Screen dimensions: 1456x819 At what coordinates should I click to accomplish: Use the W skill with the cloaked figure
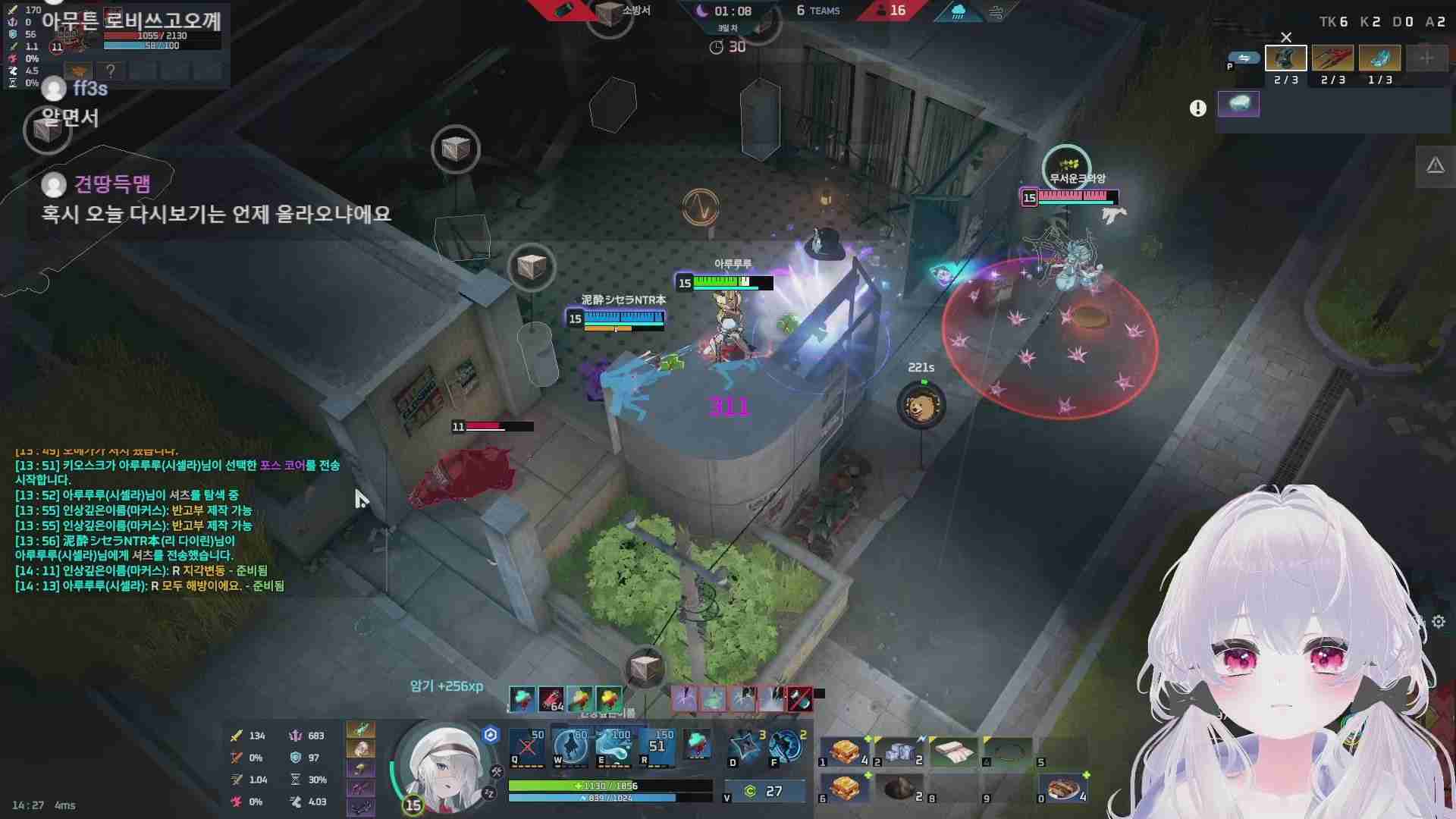point(570,747)
